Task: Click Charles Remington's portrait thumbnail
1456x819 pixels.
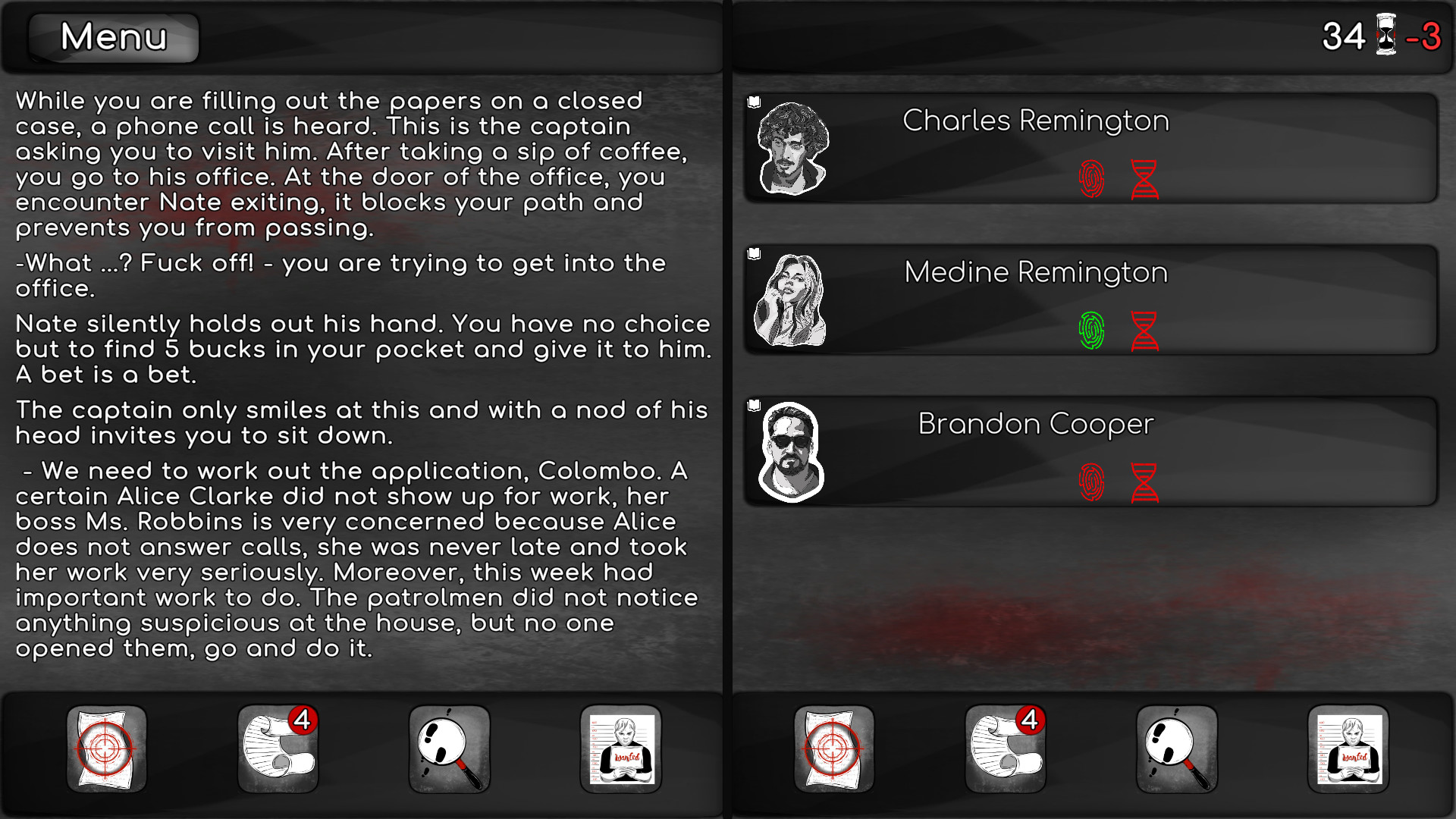Action: point(791,149)
